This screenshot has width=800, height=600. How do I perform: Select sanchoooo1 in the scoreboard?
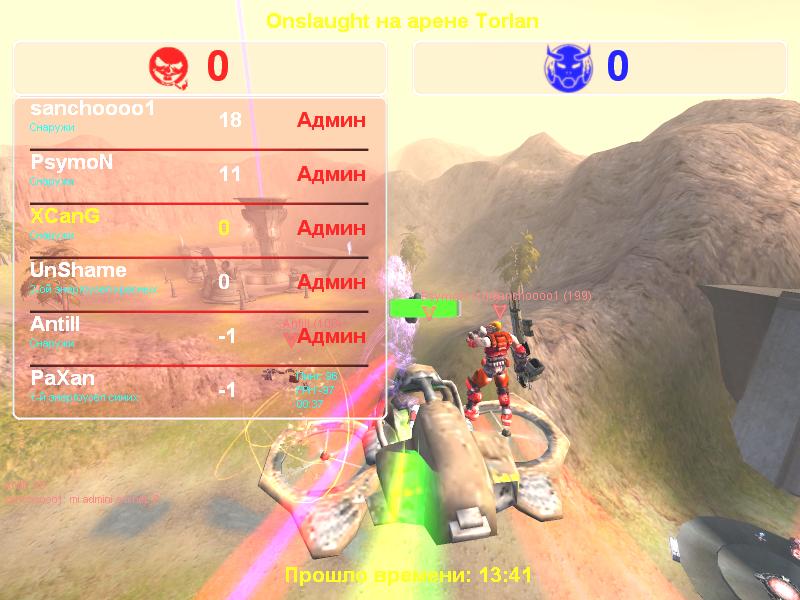(93, 109)
